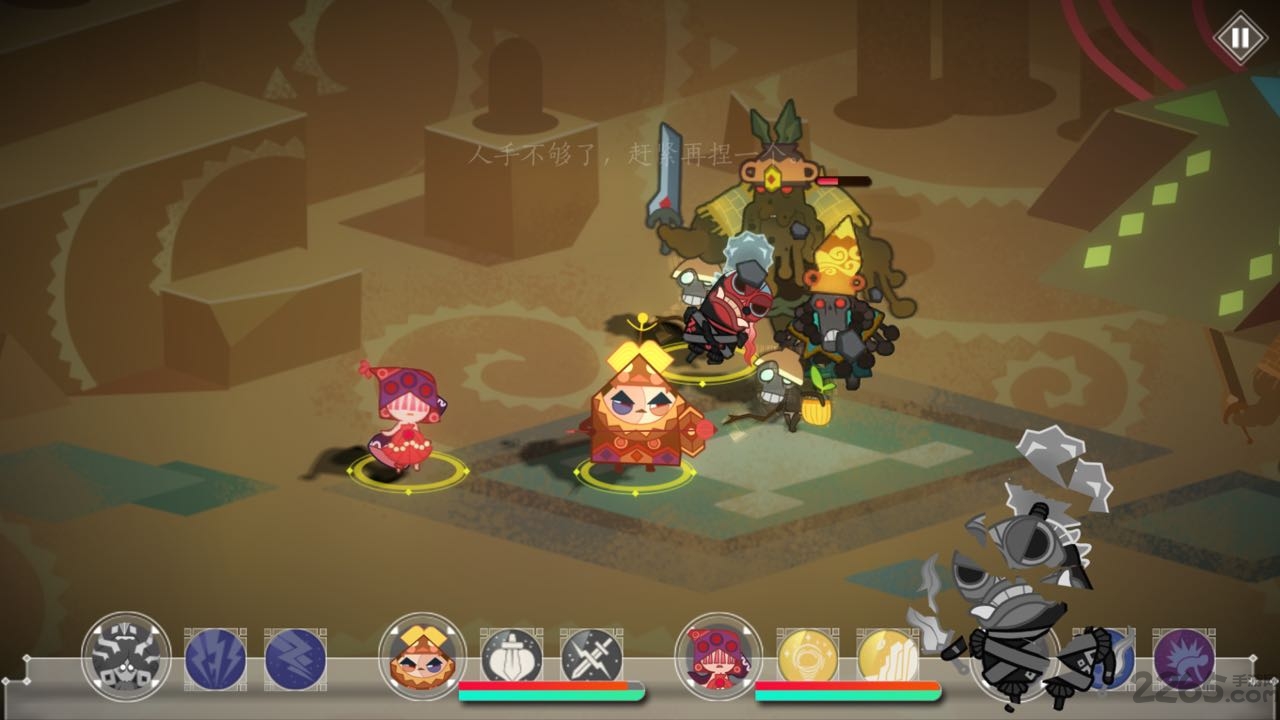
Task: Select the red-hooded girl portrait
Action: 718,656
